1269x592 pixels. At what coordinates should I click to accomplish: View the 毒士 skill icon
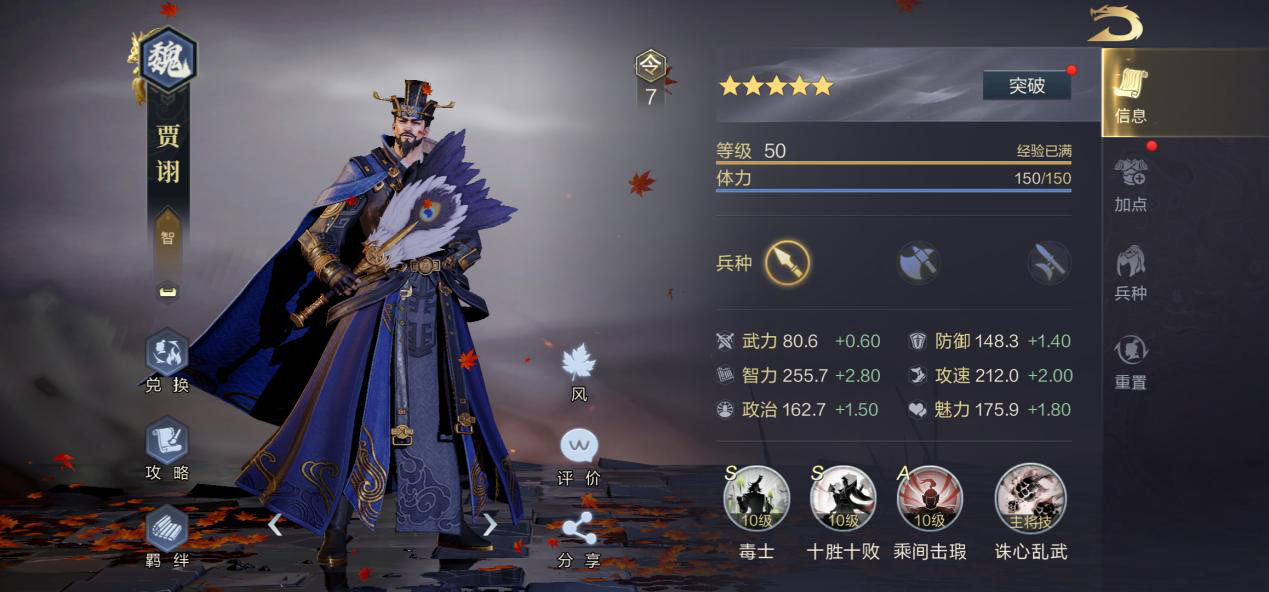[757, 499]
